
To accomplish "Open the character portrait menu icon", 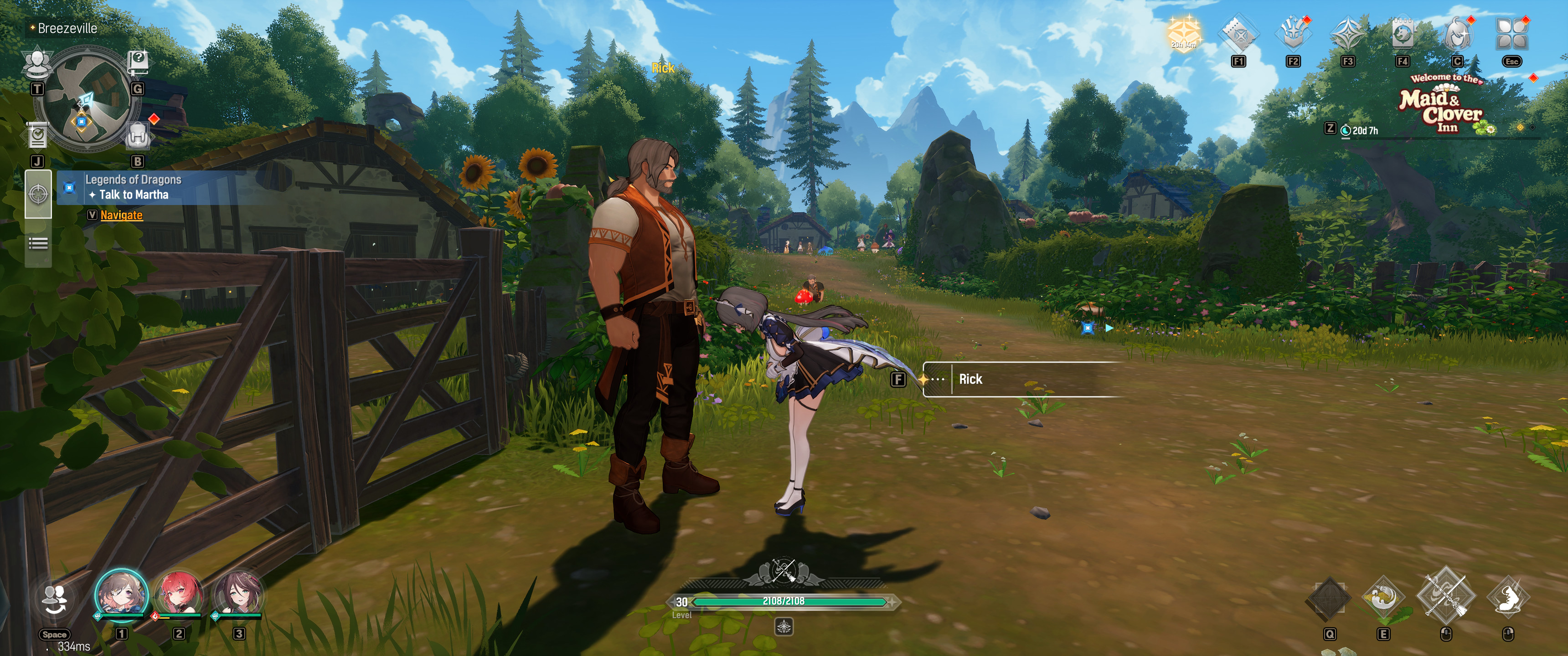I will tap(1457, 34).
